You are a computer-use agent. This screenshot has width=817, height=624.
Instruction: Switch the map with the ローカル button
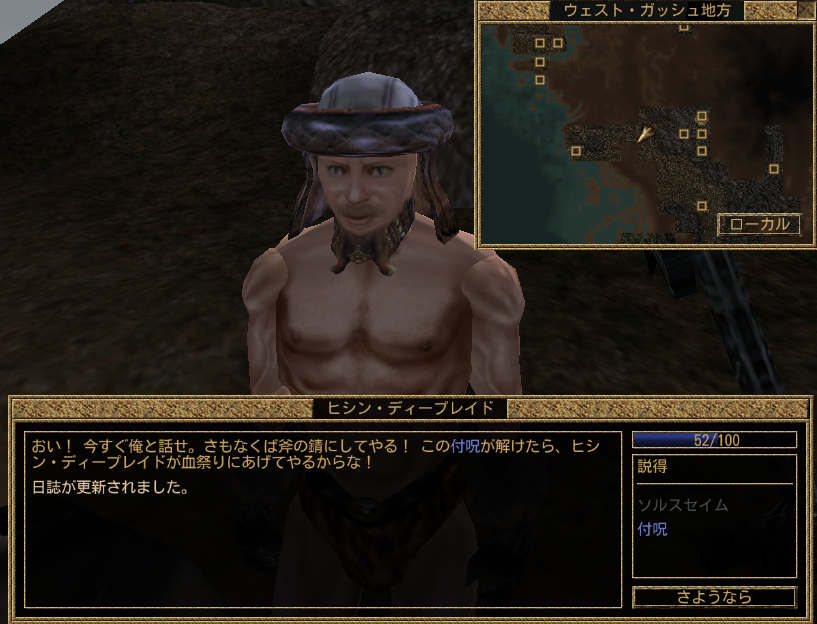(x=759, y=225)
